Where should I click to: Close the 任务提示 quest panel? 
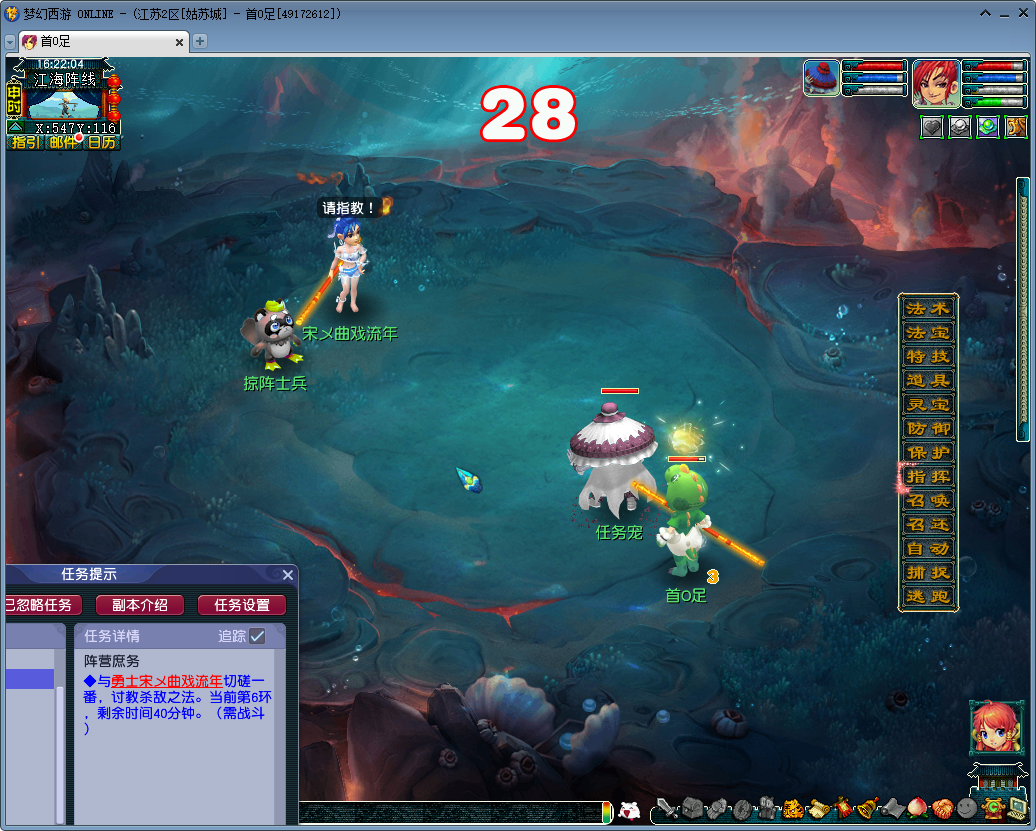point(288,575)
